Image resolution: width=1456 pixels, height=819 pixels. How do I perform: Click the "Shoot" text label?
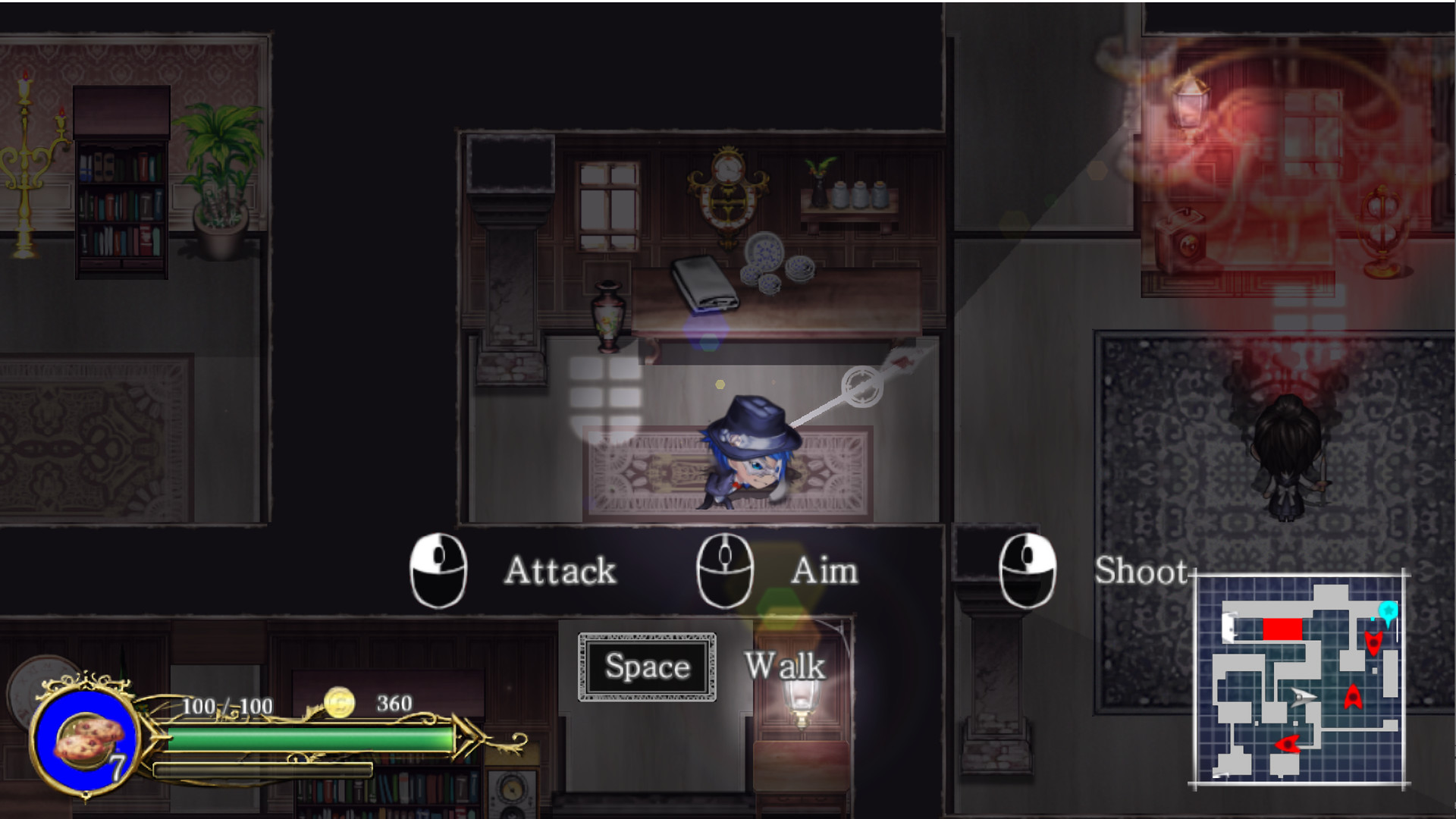coord(1144,572)
